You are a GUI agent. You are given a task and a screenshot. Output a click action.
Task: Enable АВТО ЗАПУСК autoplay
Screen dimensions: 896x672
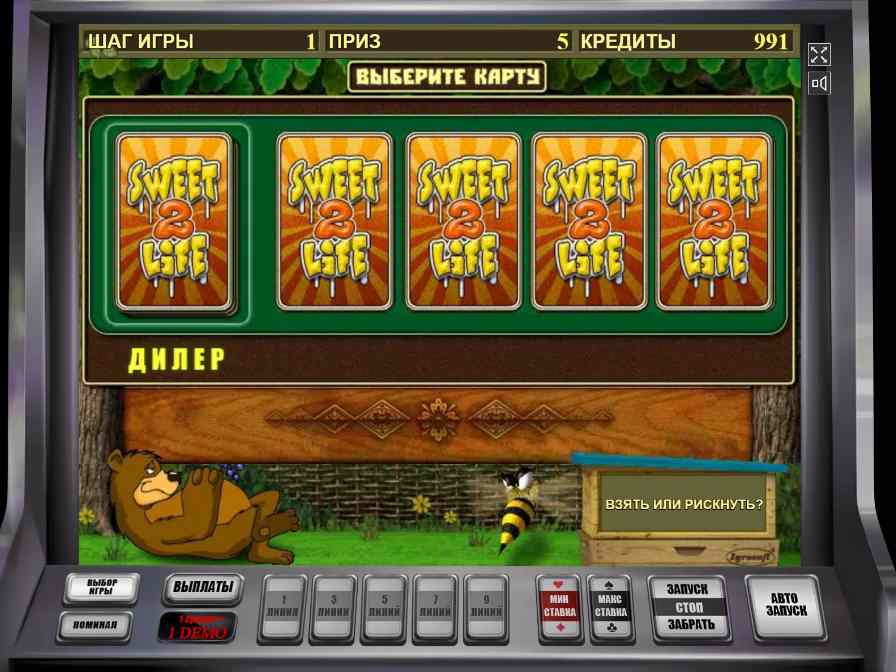click(x=787, y=604)
